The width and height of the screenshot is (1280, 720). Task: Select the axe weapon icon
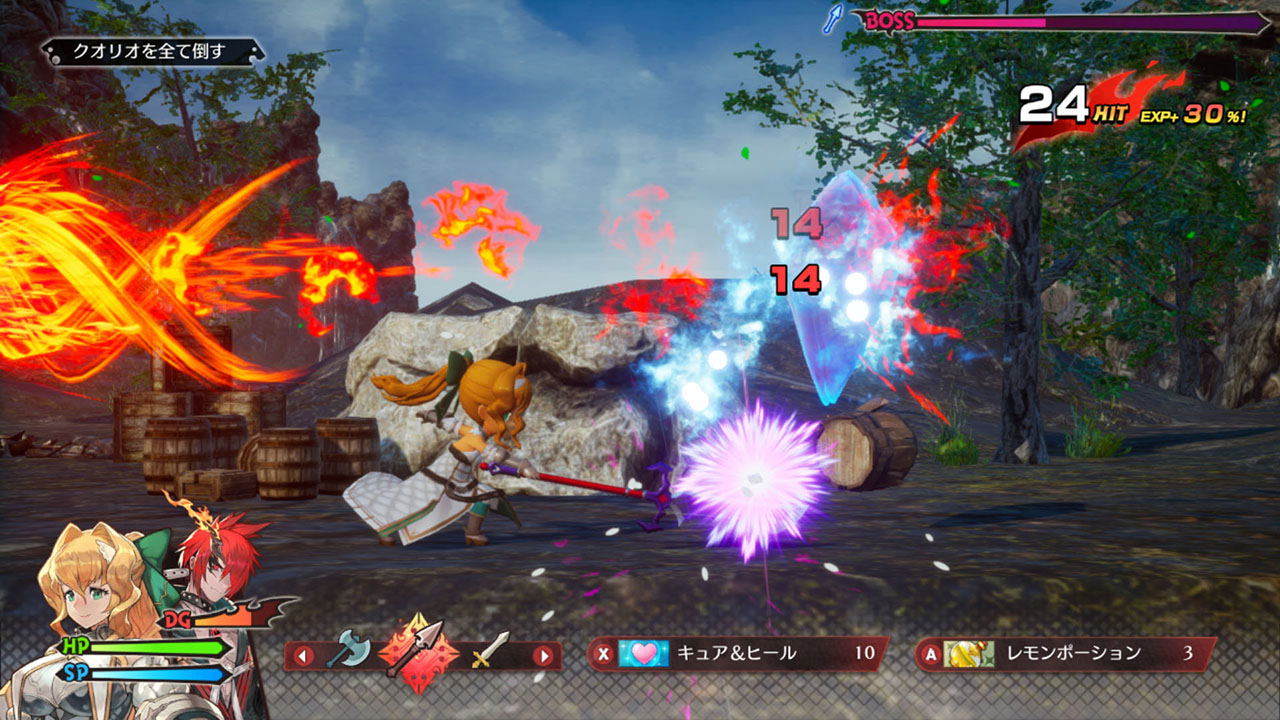346,652
